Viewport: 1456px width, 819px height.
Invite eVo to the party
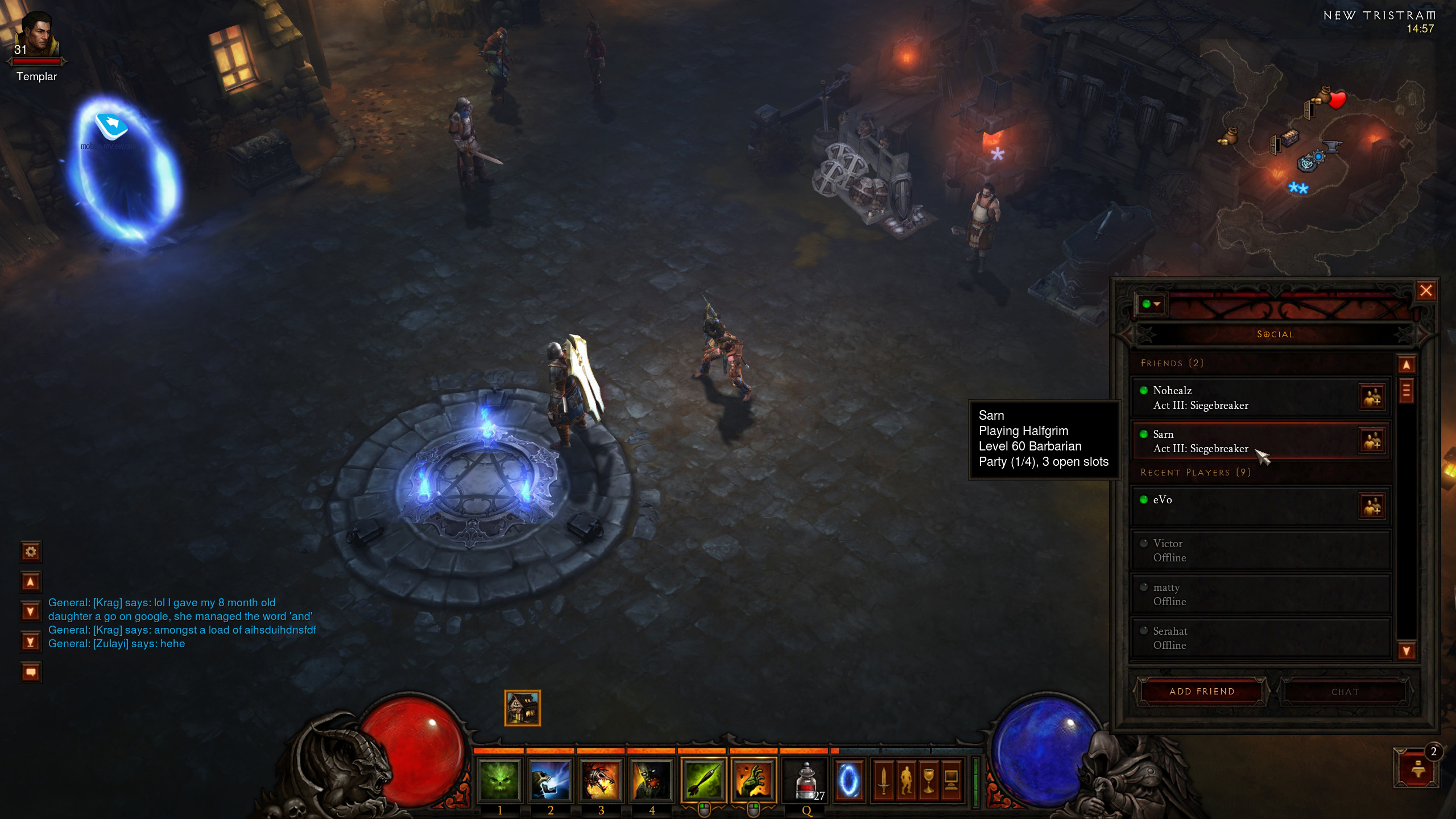coord(1371,506)
